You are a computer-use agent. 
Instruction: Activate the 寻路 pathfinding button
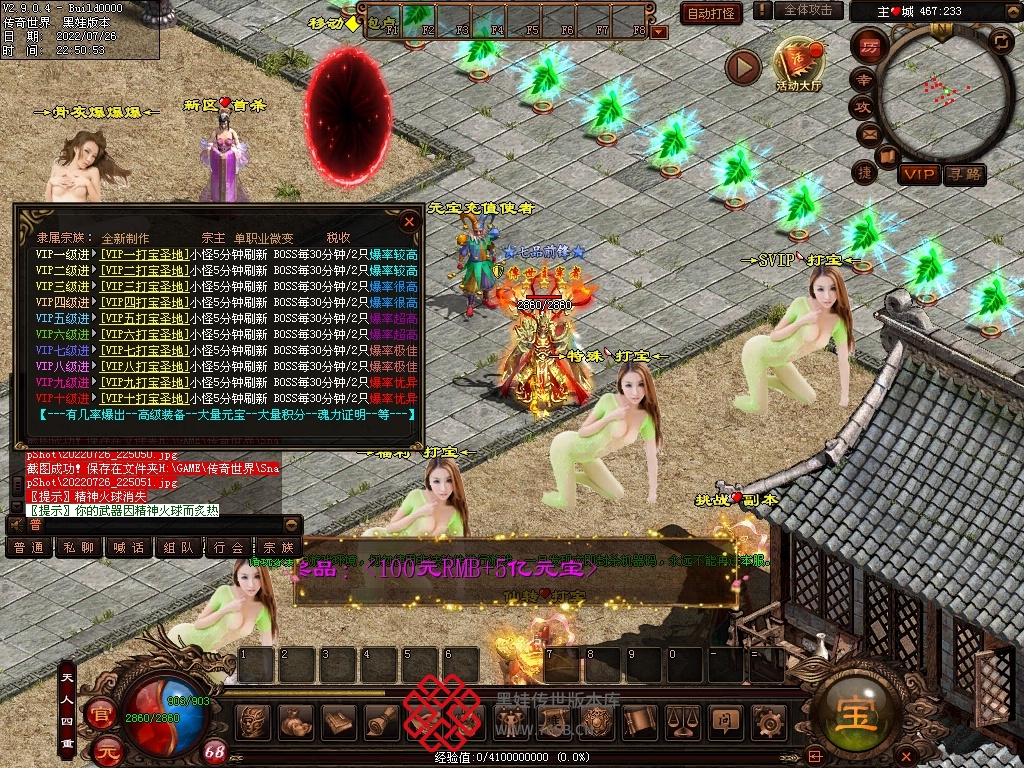(964, 174)
